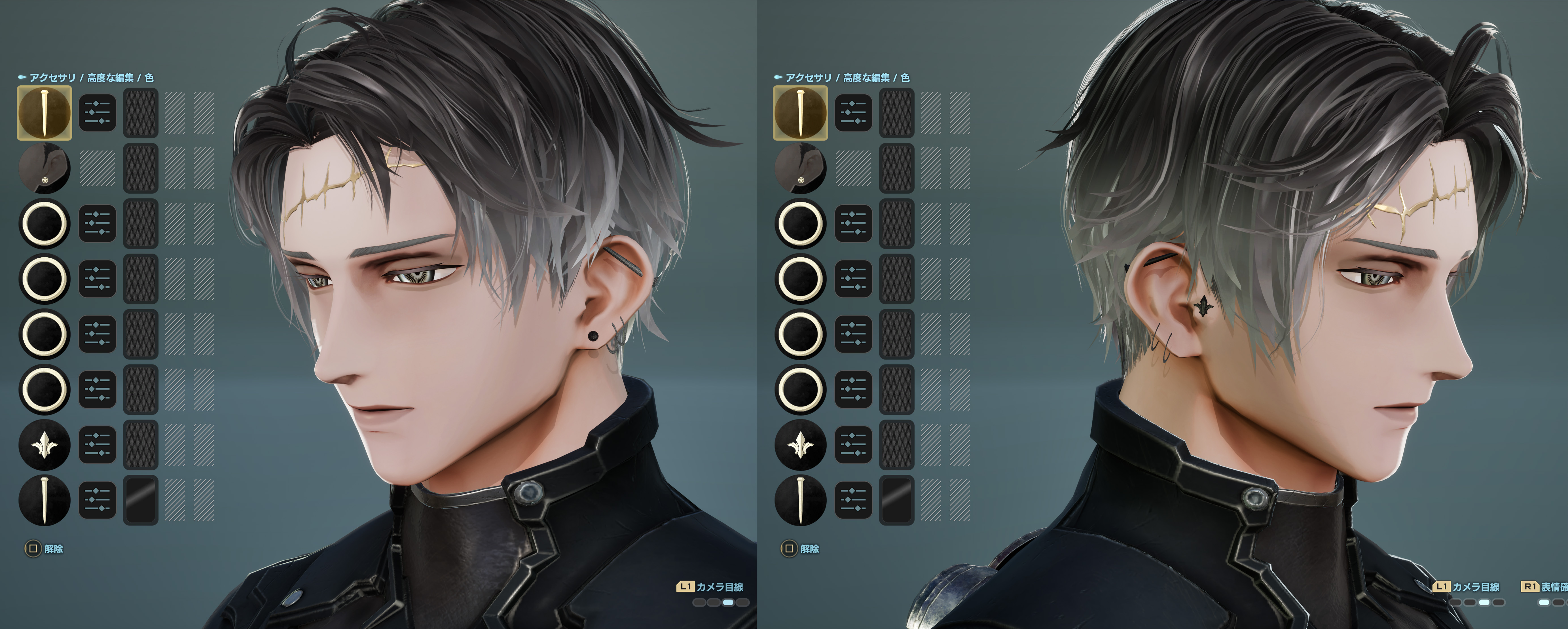The height and width of the screenshot is (629, 1568).
Task: Click patterned swatch beside ear stud, right screenshot
Action: (897, 168)
